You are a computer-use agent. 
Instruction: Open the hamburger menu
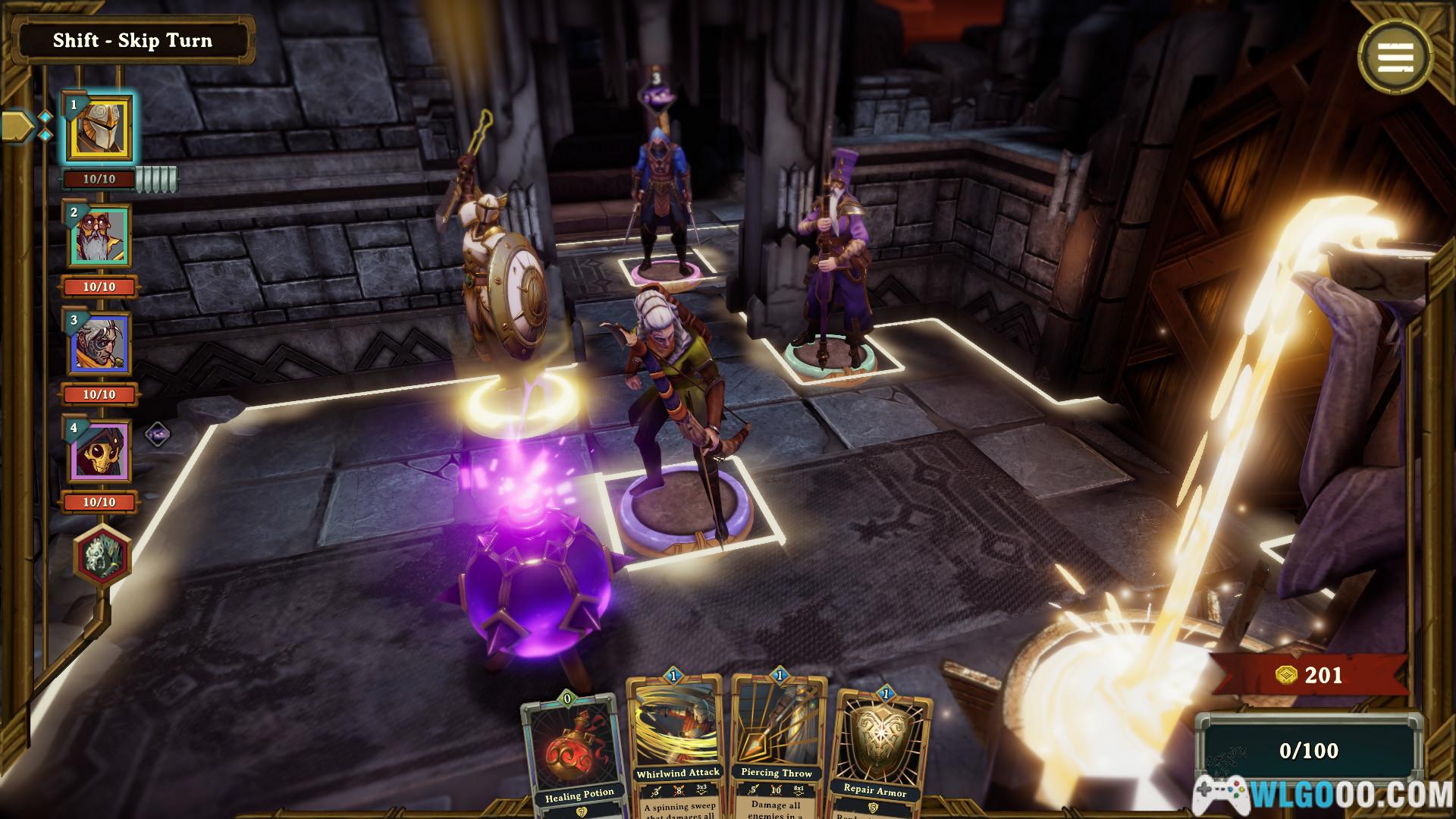(x=1395, y=56)
